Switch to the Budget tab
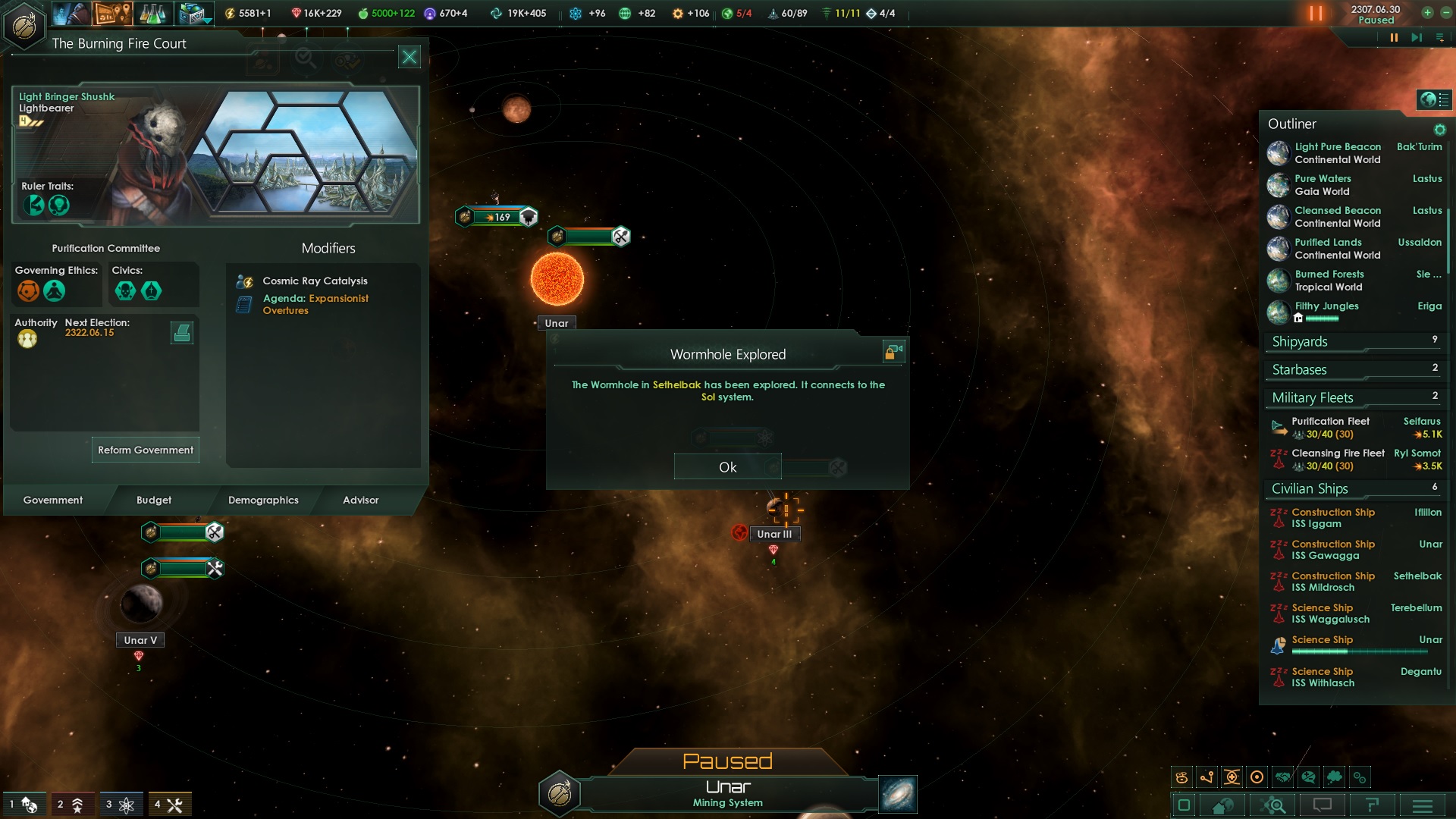This screenshot has width=1456, height=819. pyautogui.click(x=154, y=500)
